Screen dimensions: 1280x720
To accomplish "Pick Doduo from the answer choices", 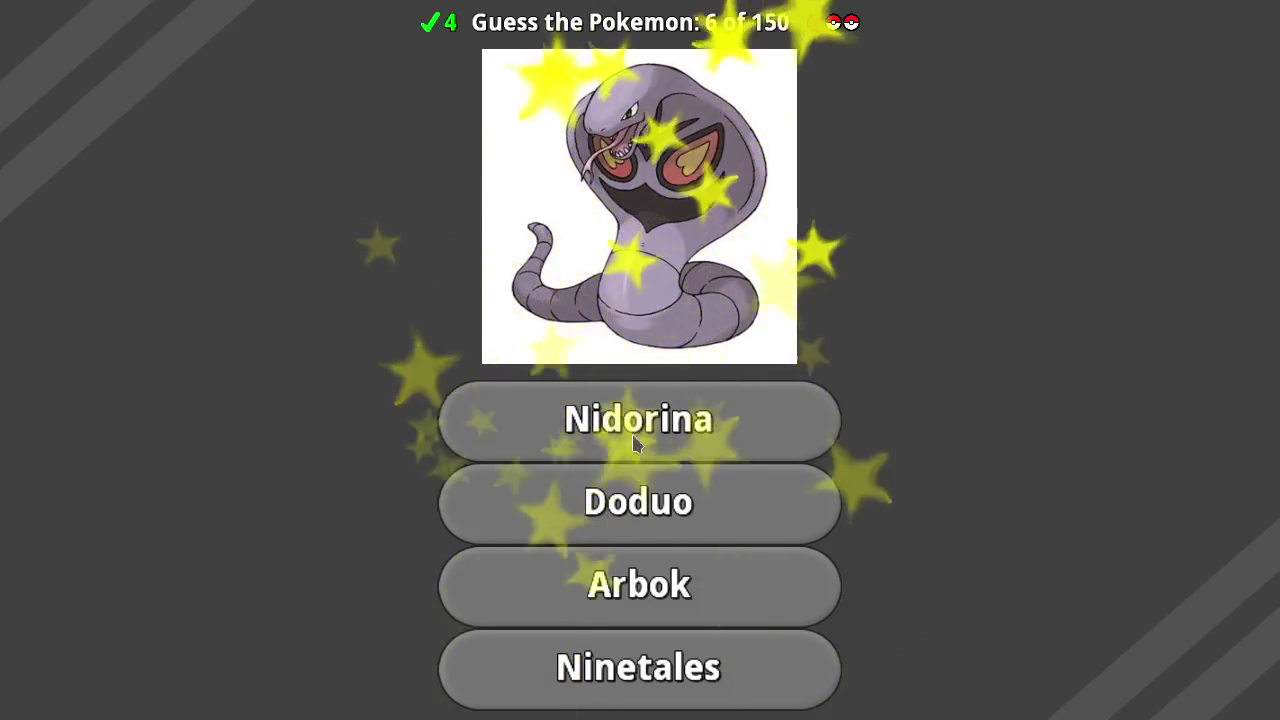I will (639, 502).
